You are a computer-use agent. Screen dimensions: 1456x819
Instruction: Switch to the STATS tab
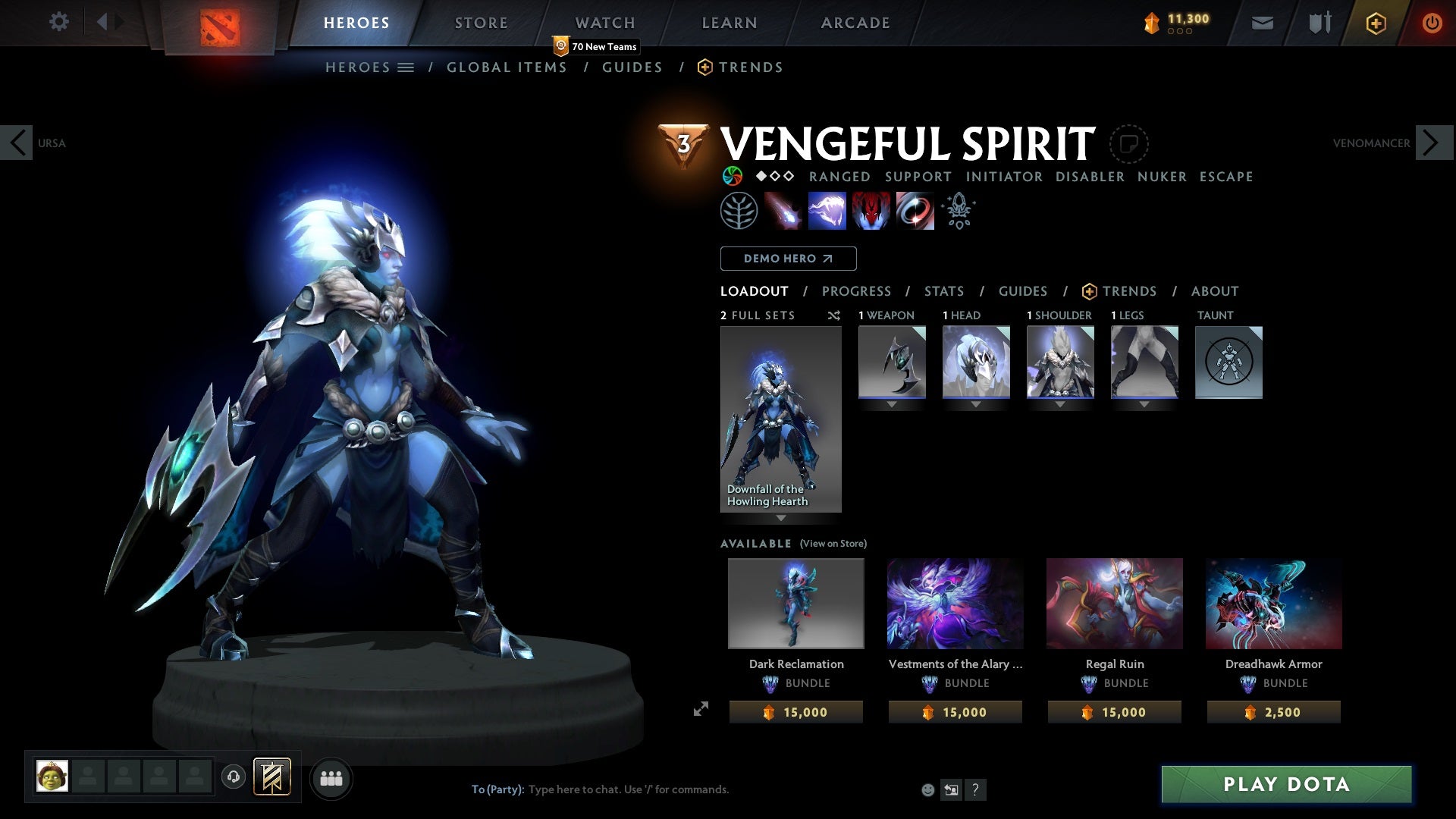(x=943, y=291)
